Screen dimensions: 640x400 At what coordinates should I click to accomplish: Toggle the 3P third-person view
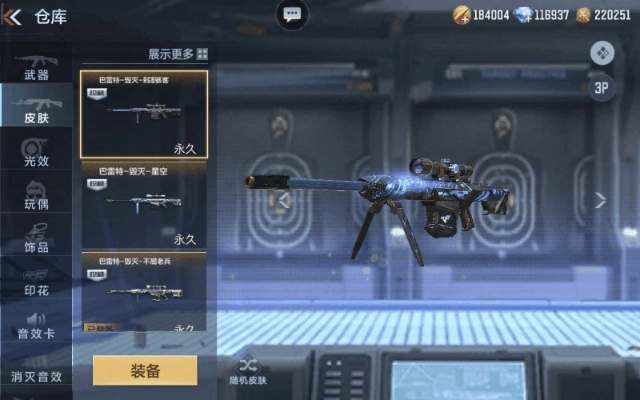click(x=602, y=86)
